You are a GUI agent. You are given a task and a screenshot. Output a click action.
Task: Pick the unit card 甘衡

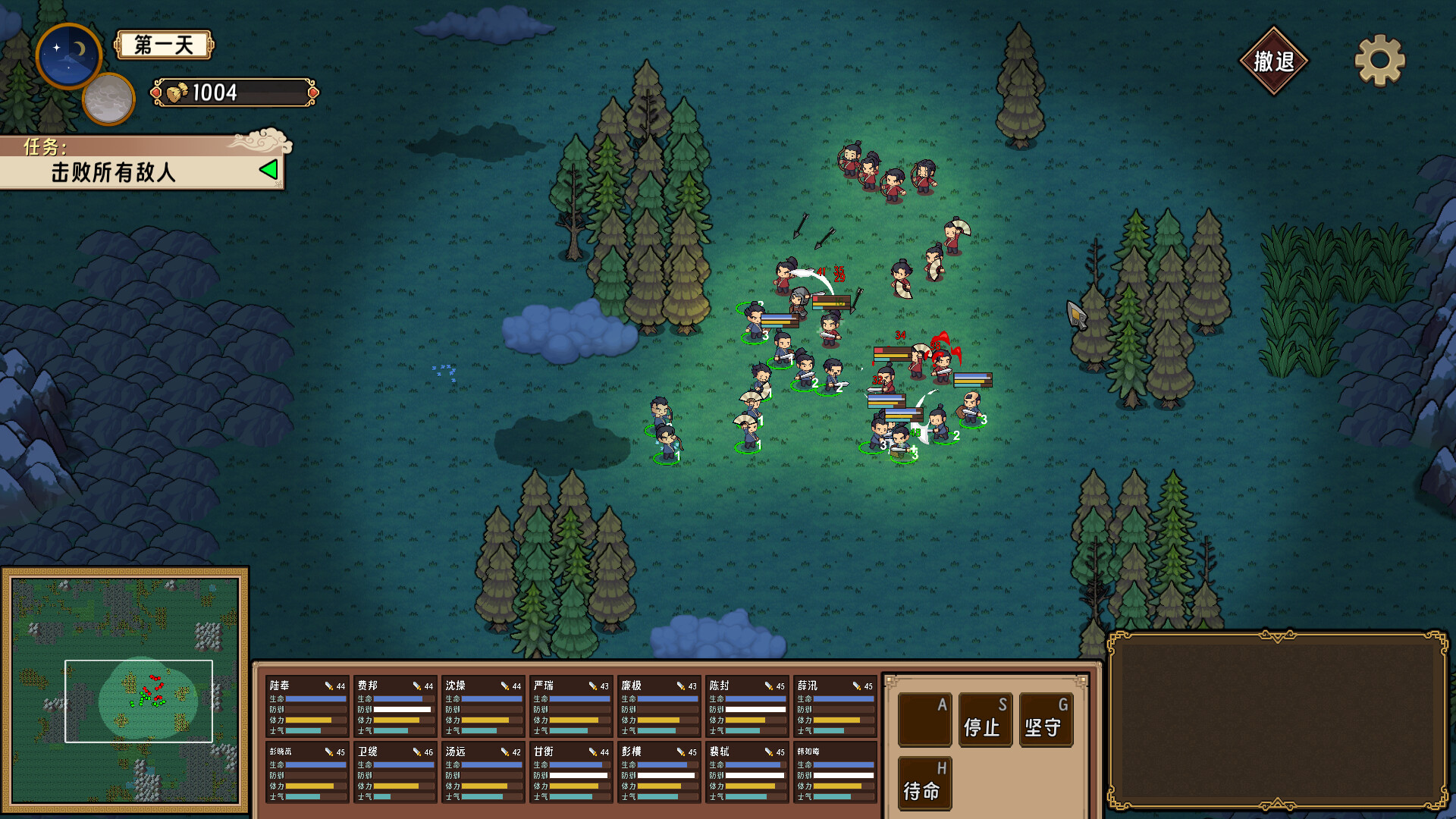pos(571,773)
